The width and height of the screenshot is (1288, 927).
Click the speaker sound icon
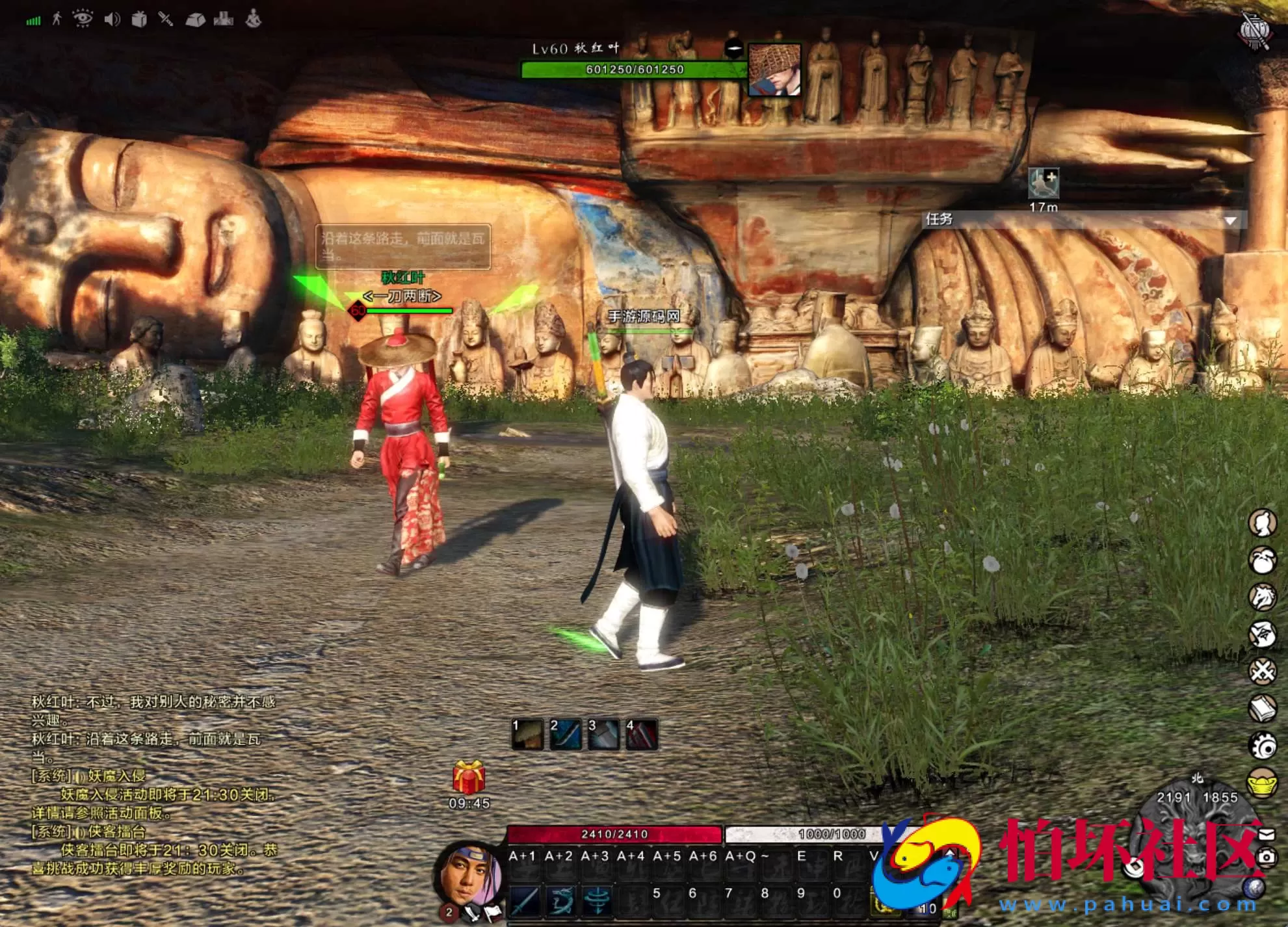click(112, 20)
